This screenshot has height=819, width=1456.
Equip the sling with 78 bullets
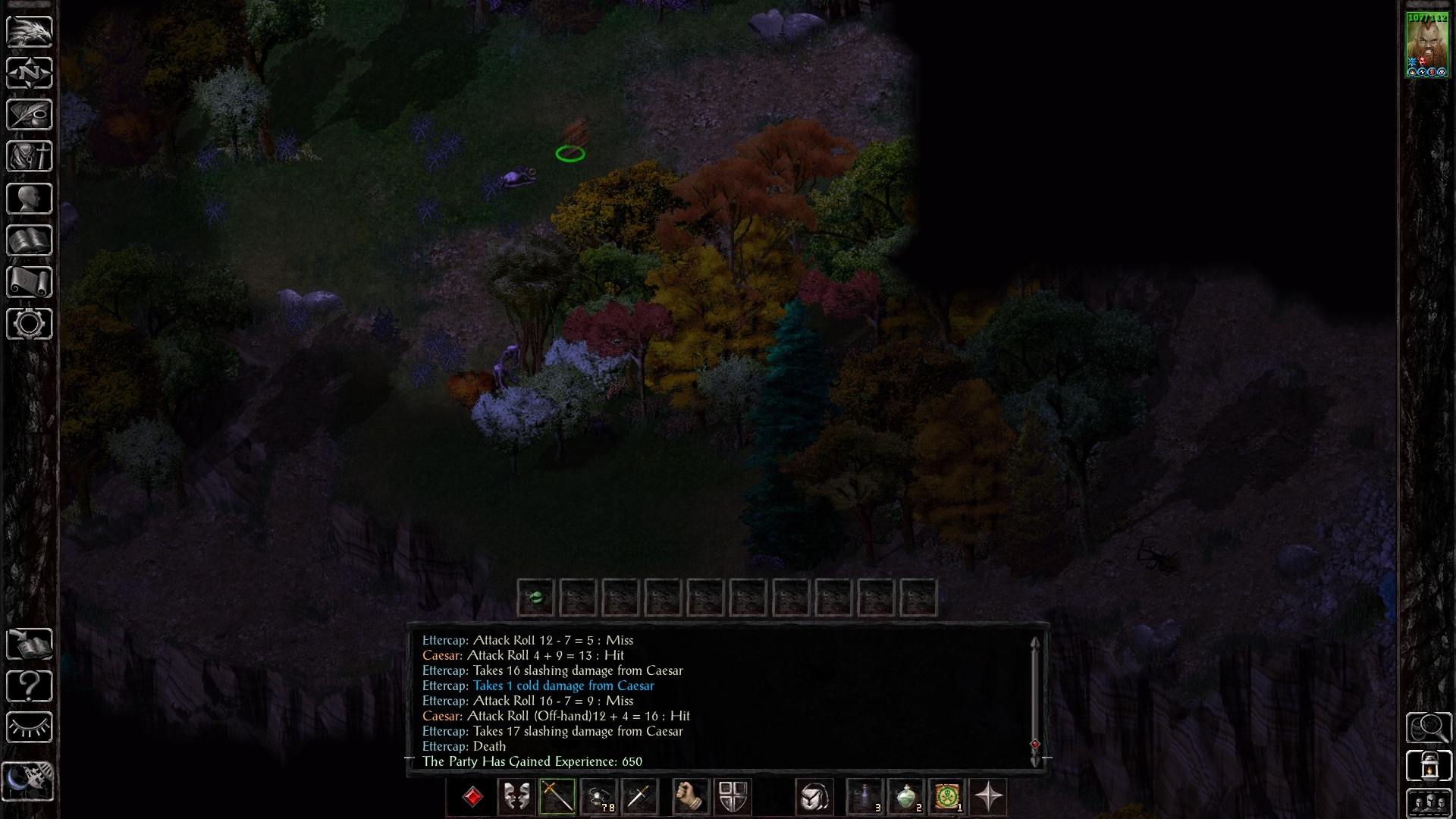pyautogui.click(x=598, y=797)
